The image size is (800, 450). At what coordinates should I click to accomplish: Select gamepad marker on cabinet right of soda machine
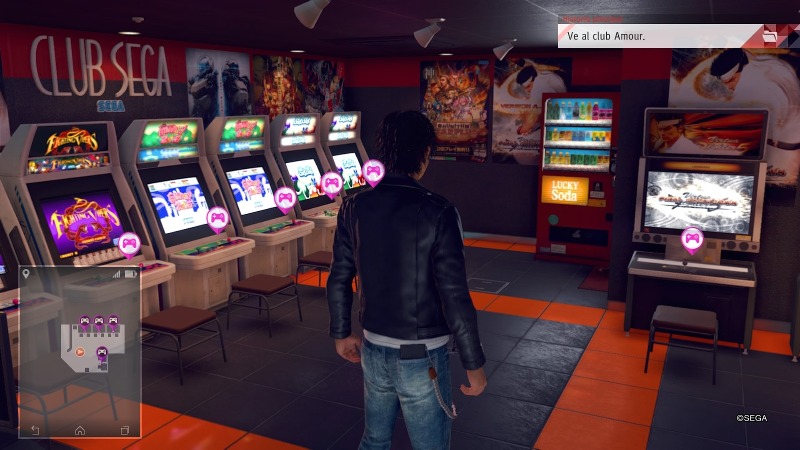[692, 238]
